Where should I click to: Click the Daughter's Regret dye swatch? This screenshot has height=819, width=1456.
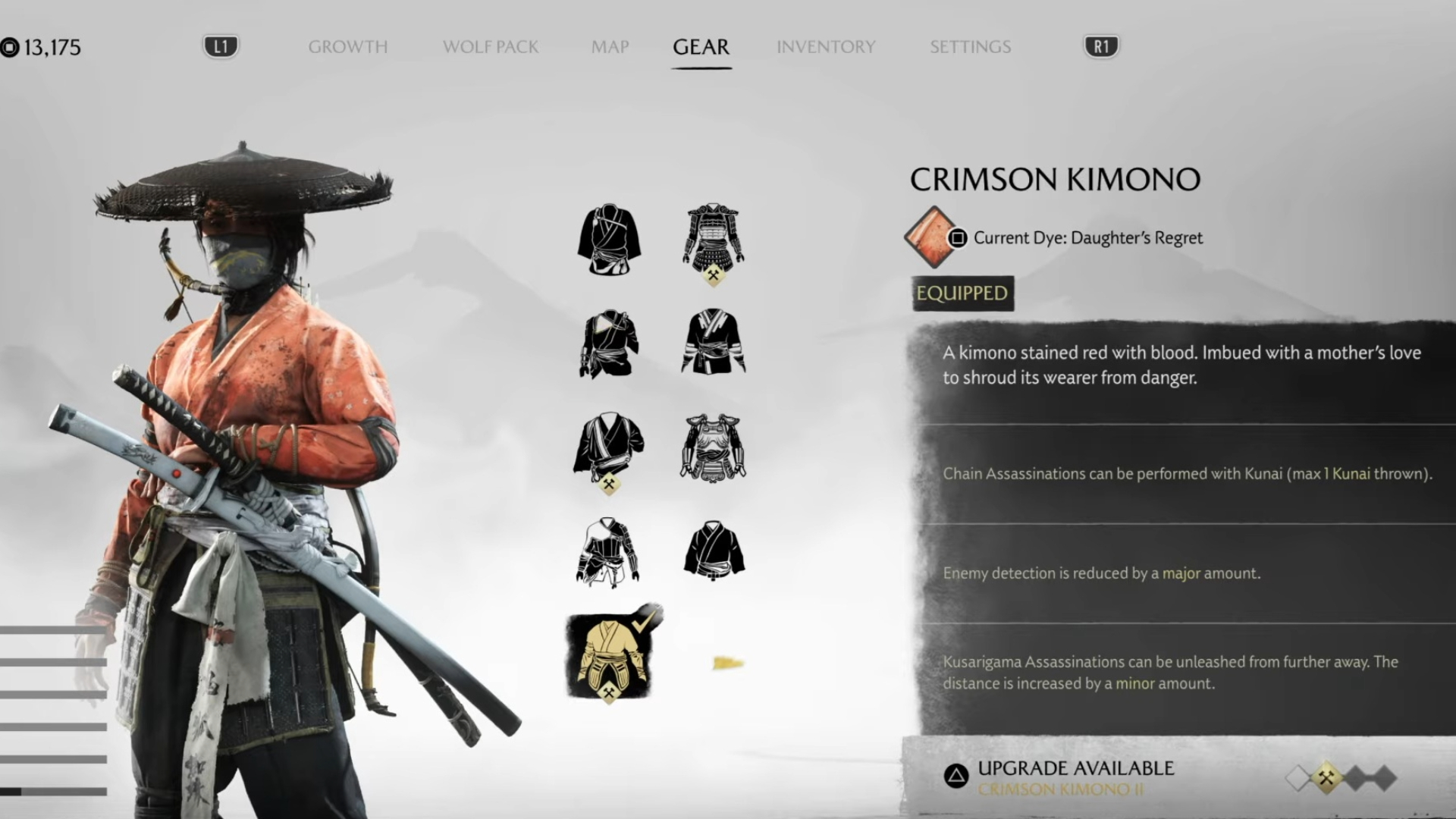pos(930,237)
